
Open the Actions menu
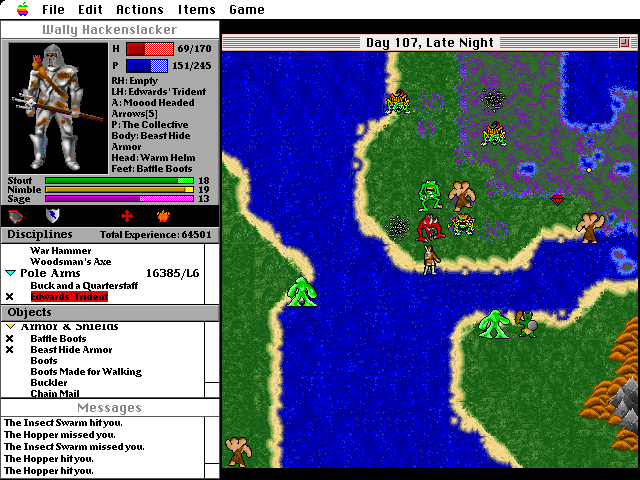(139, 10)
